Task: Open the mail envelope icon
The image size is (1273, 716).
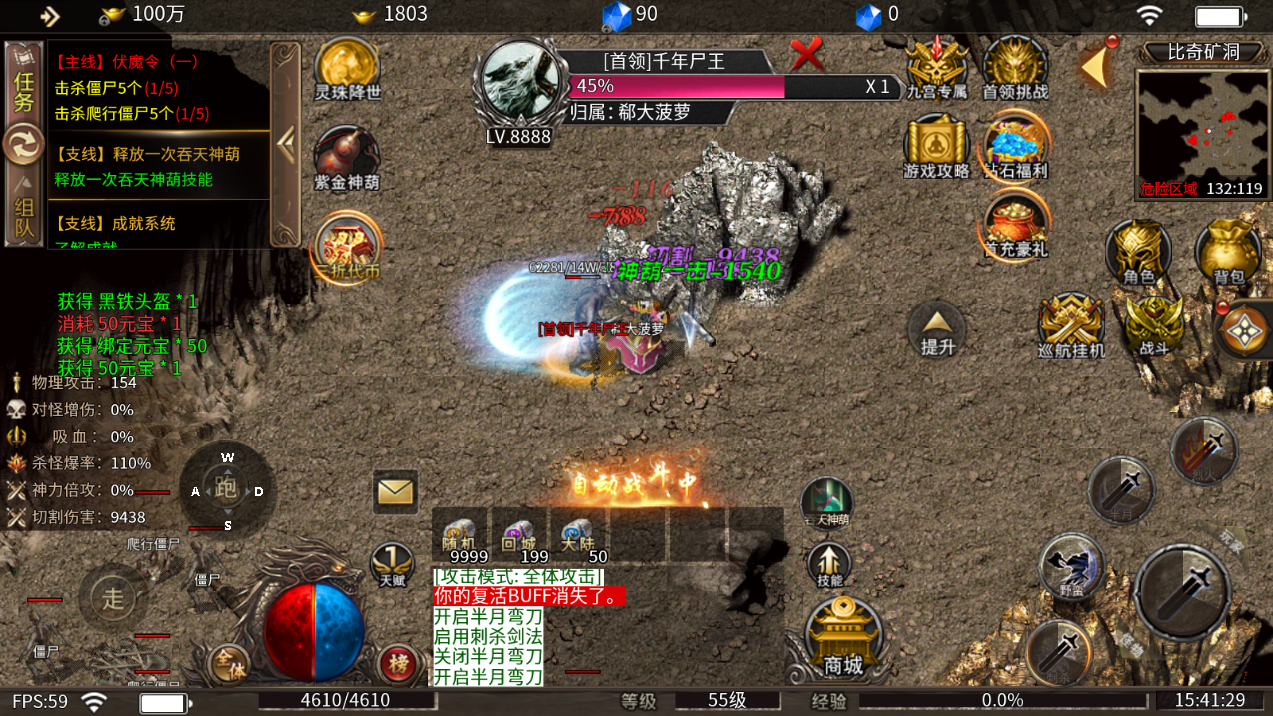Action: tap(395, 491)
